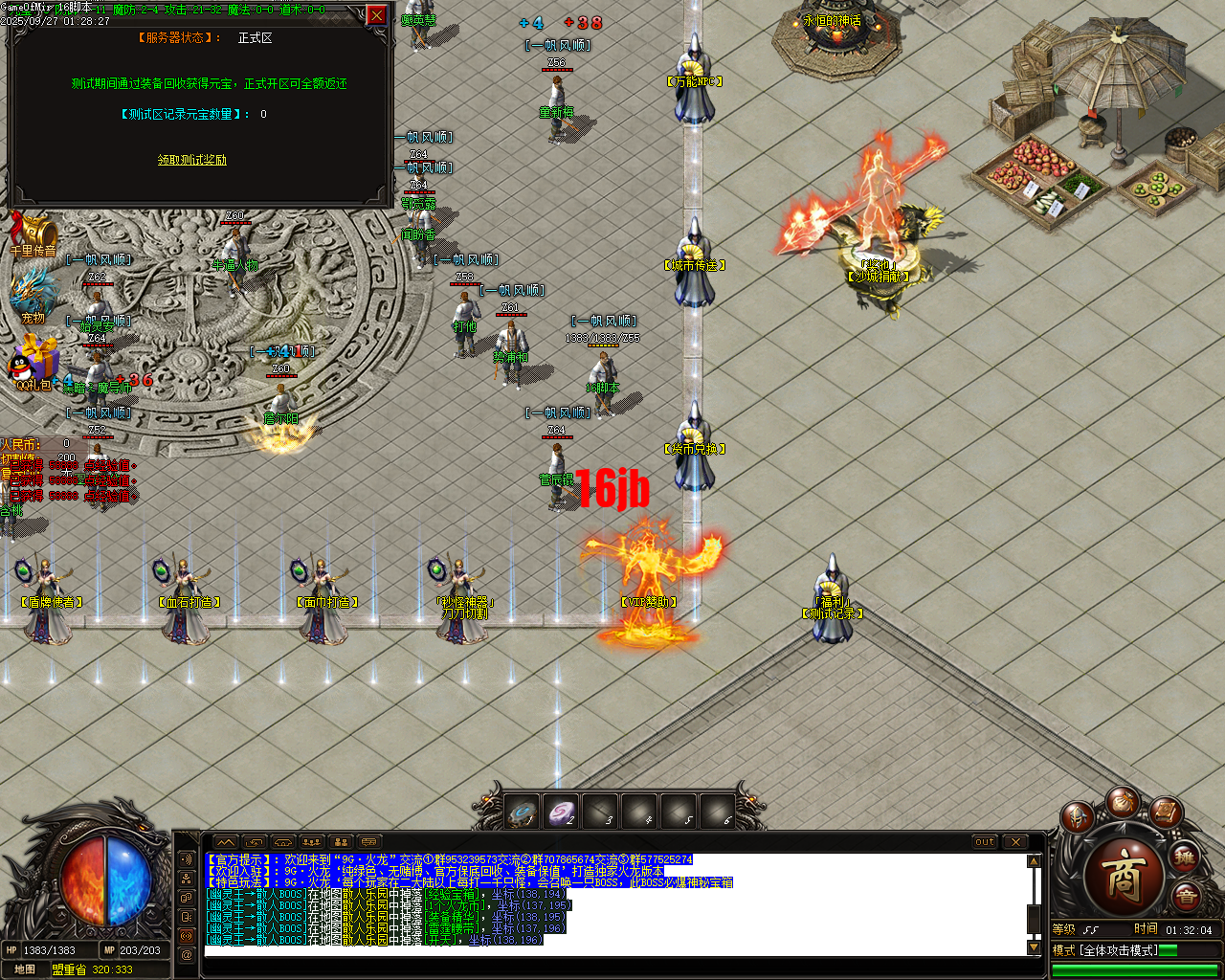The height and width of the screenshot is (980, 1225).
Task: Open inventory with the money bag icon
Action: coord(1125,802)
